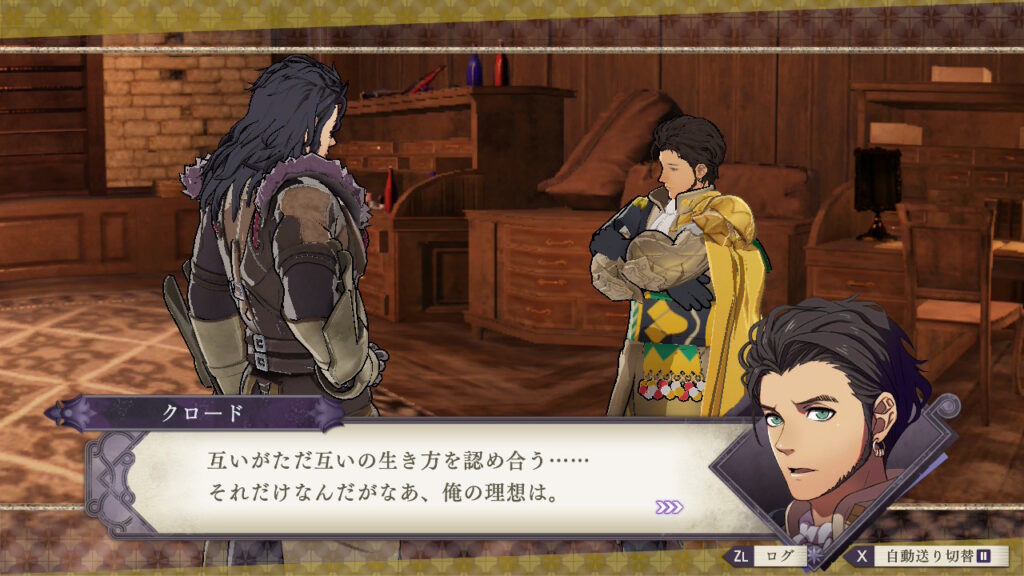The image size is (1024, 576).
Task: Toggle the 自動送り切替 auto-advance option
Action: 930,556
